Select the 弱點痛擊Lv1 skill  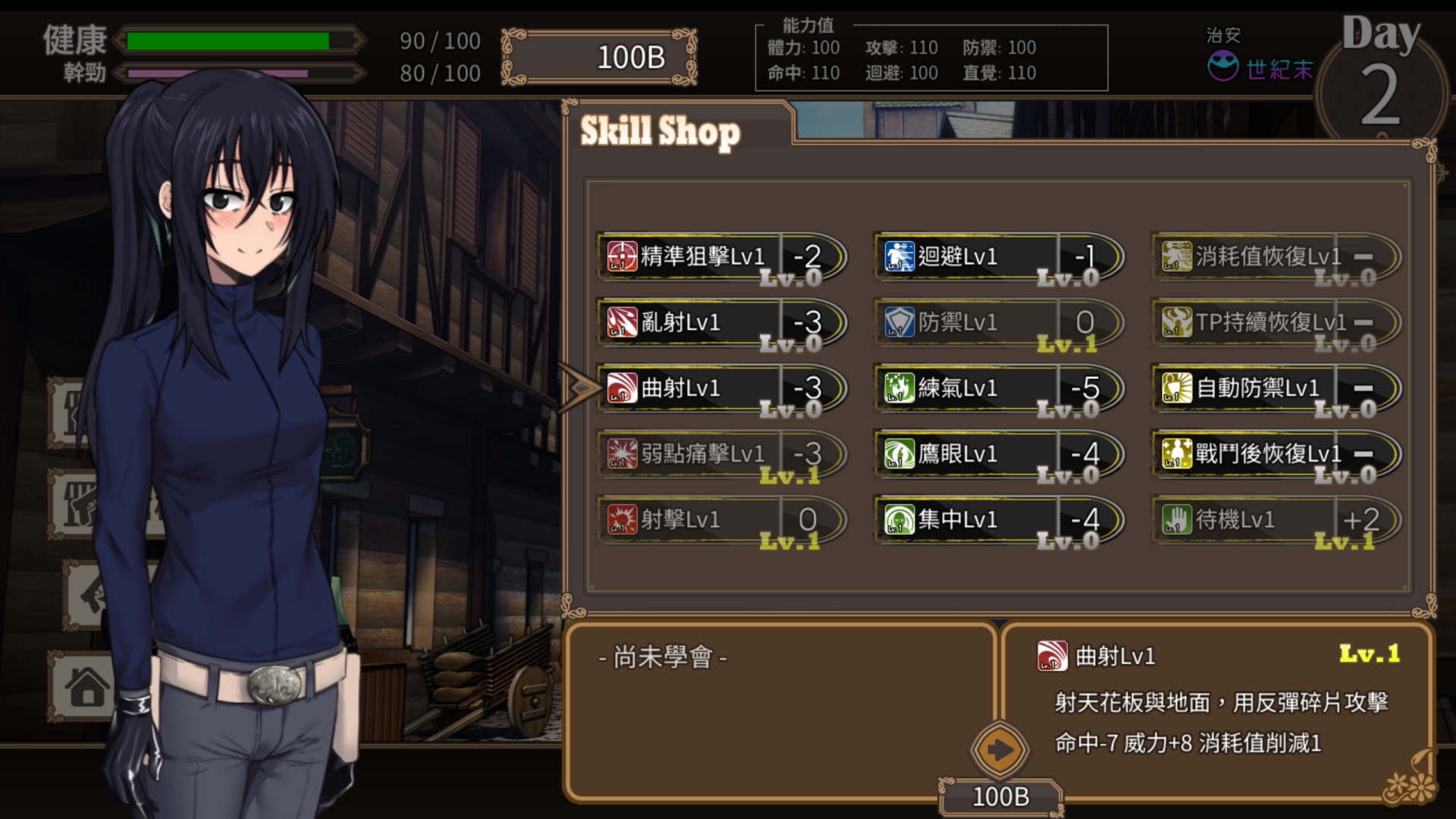pos(720,455)
